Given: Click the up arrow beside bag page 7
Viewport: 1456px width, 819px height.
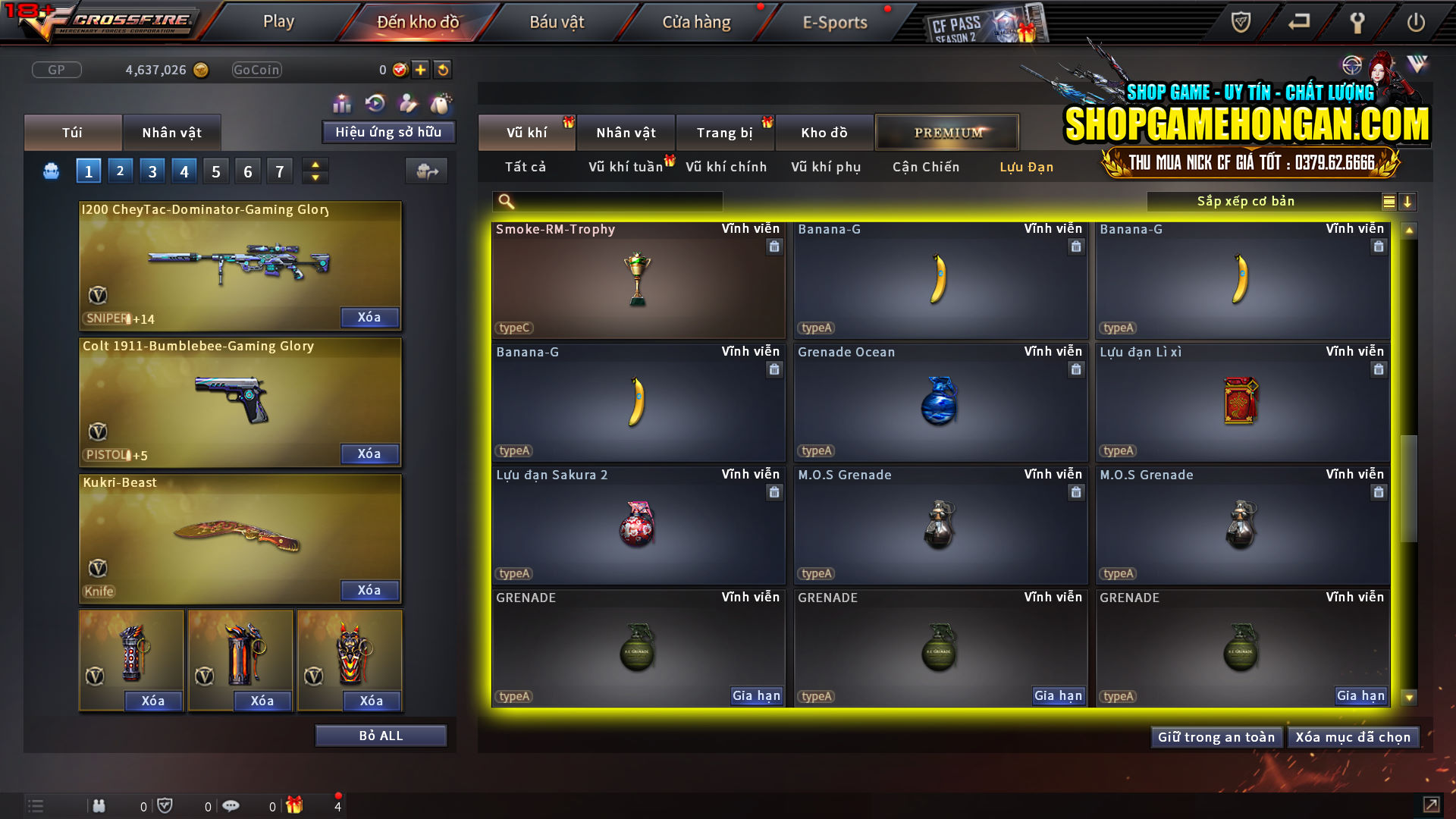Looking at the screenshot, I should click(315, 165).
